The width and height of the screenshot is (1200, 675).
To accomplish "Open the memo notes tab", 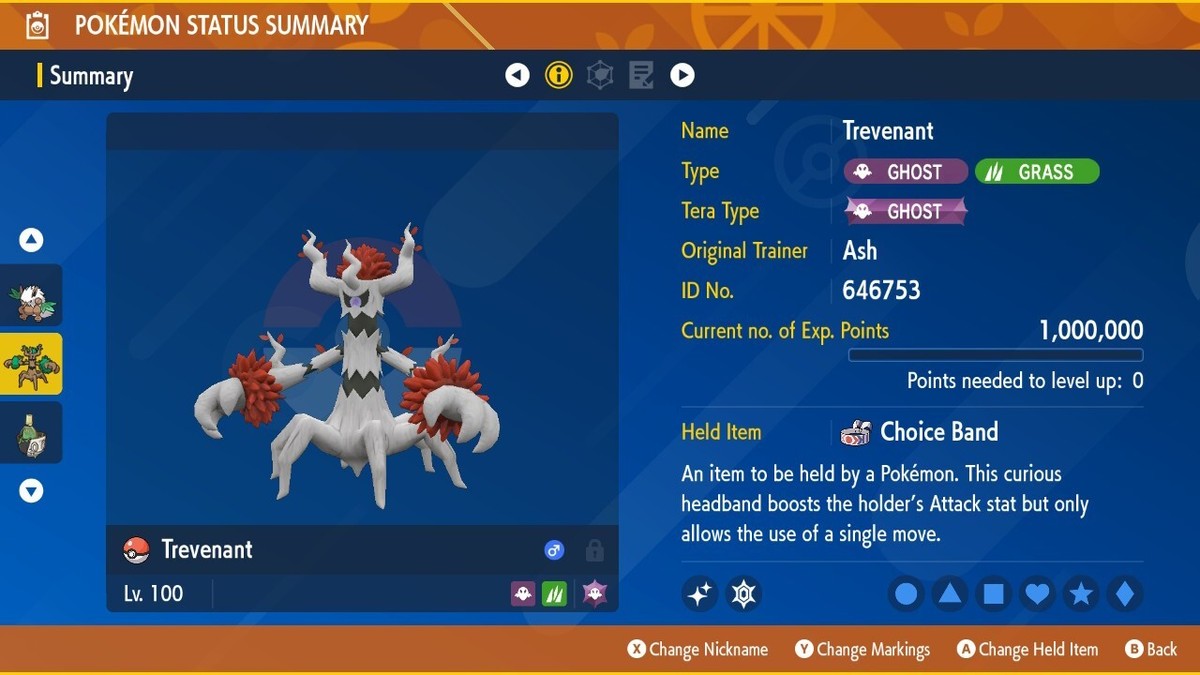I will pos(641,75).
